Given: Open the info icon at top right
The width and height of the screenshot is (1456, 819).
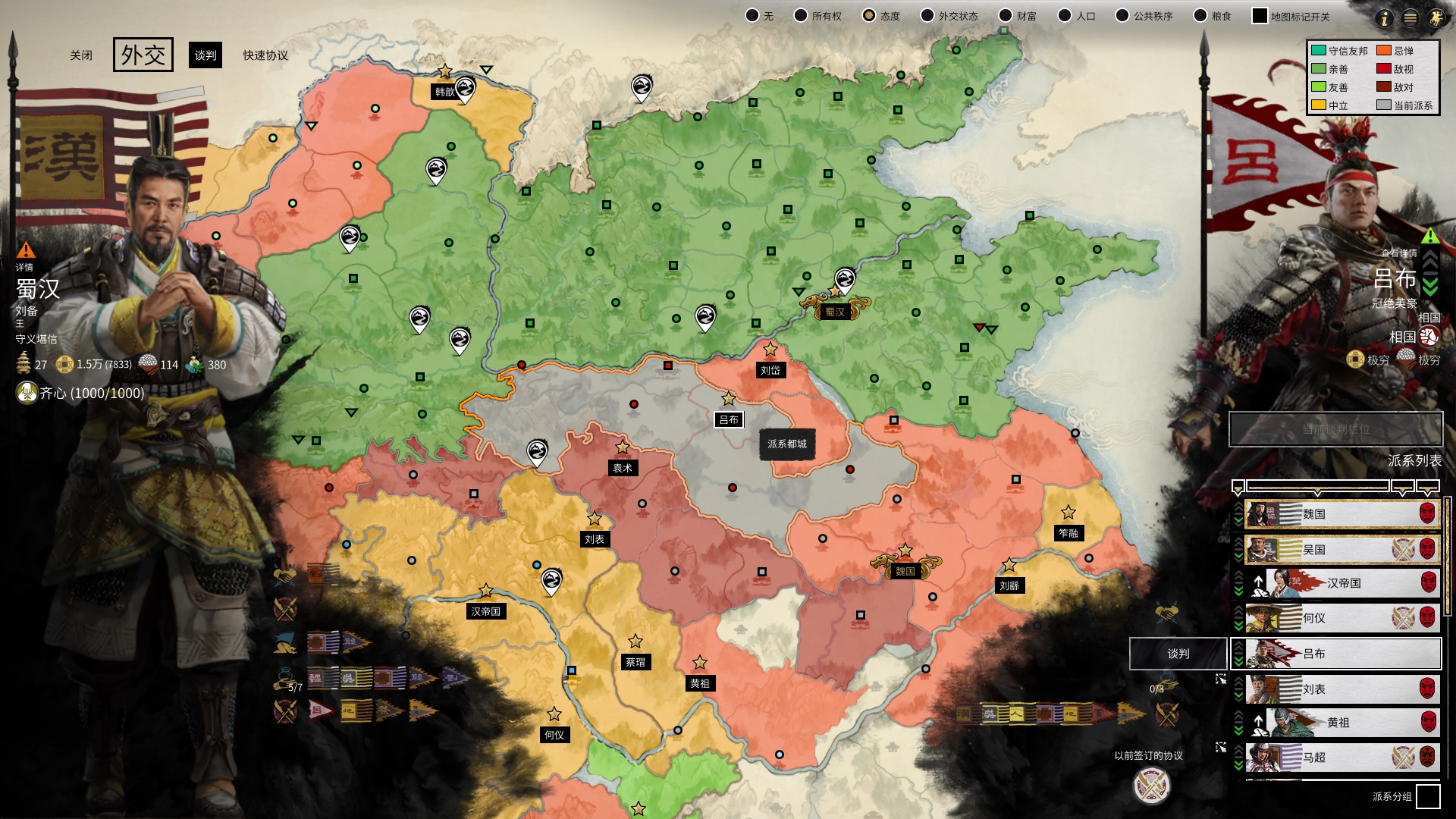Looking at the screenshot, I should coord(1385,19).
